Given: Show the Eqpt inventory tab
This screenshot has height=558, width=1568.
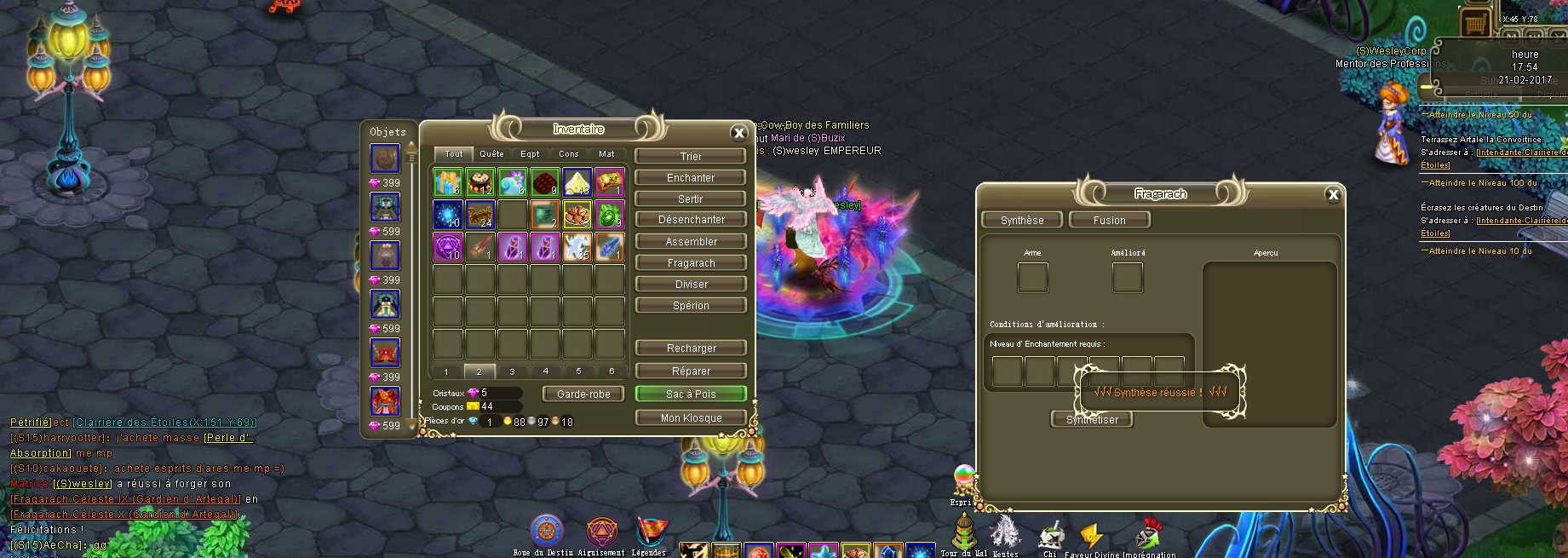Looking at the screenshot, I should pos(530,154).
